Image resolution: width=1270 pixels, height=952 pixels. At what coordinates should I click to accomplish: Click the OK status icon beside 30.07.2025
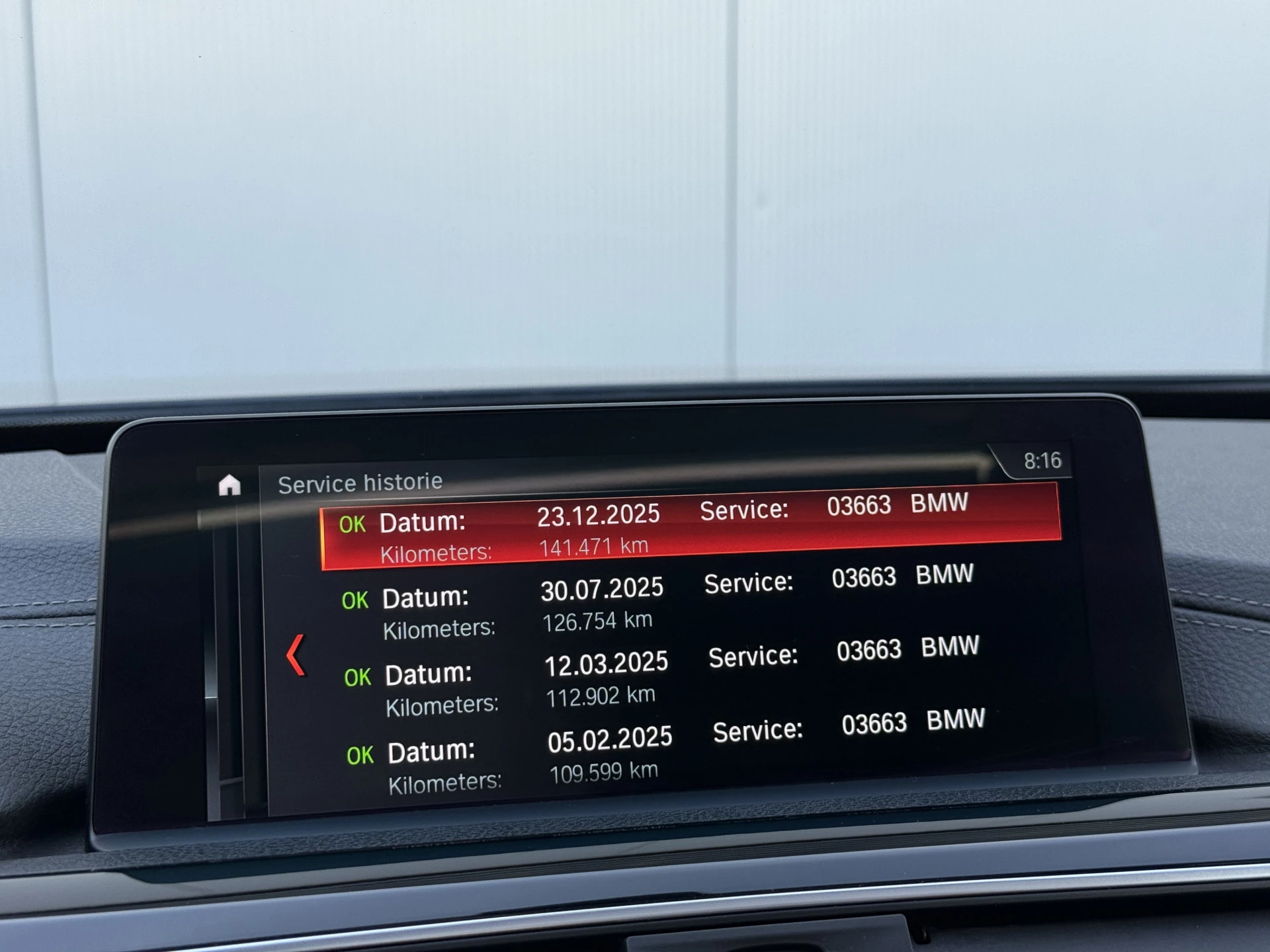click(x=356, y=600)
